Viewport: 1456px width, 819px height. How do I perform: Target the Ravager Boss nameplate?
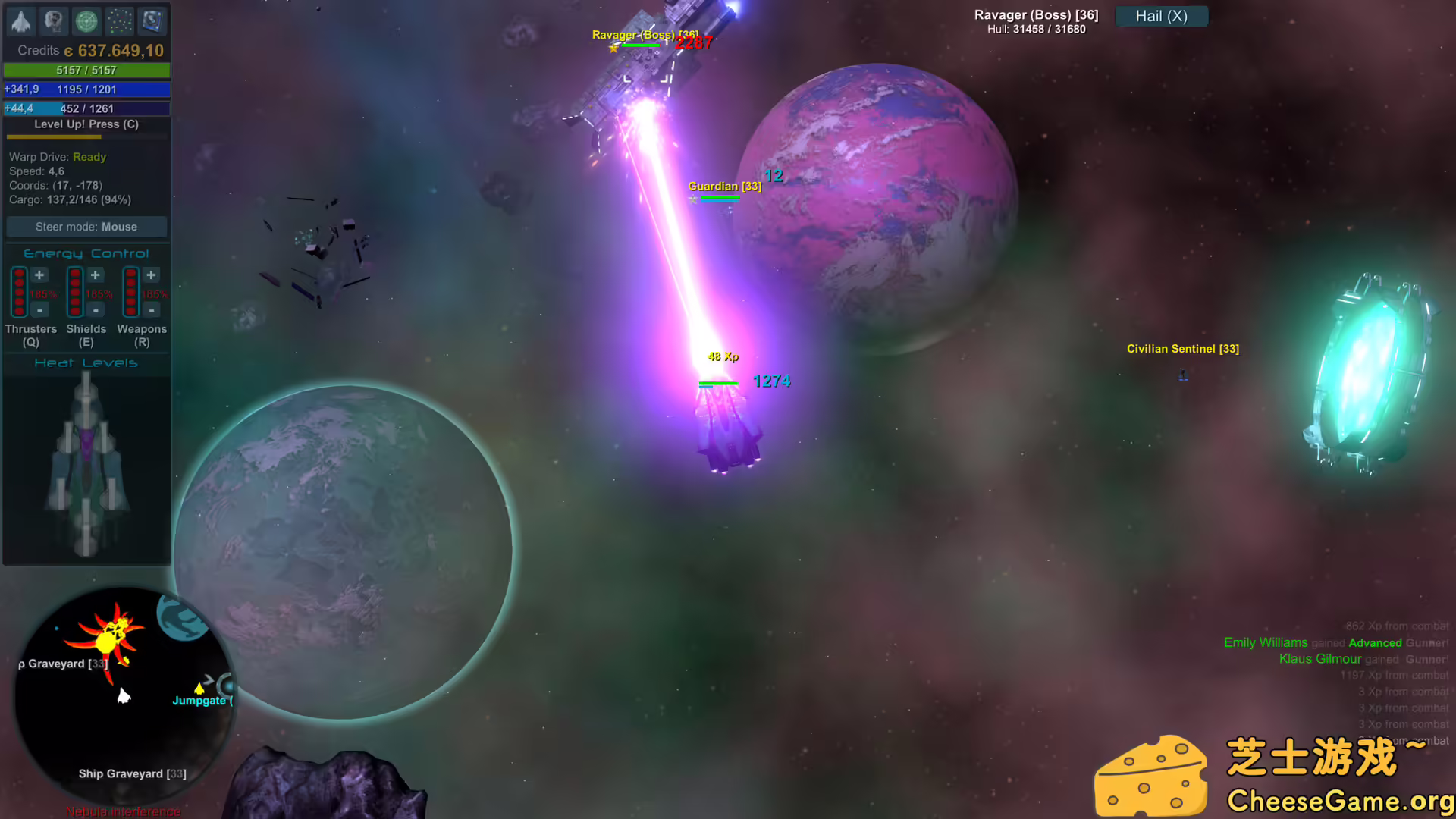point(646,35)
